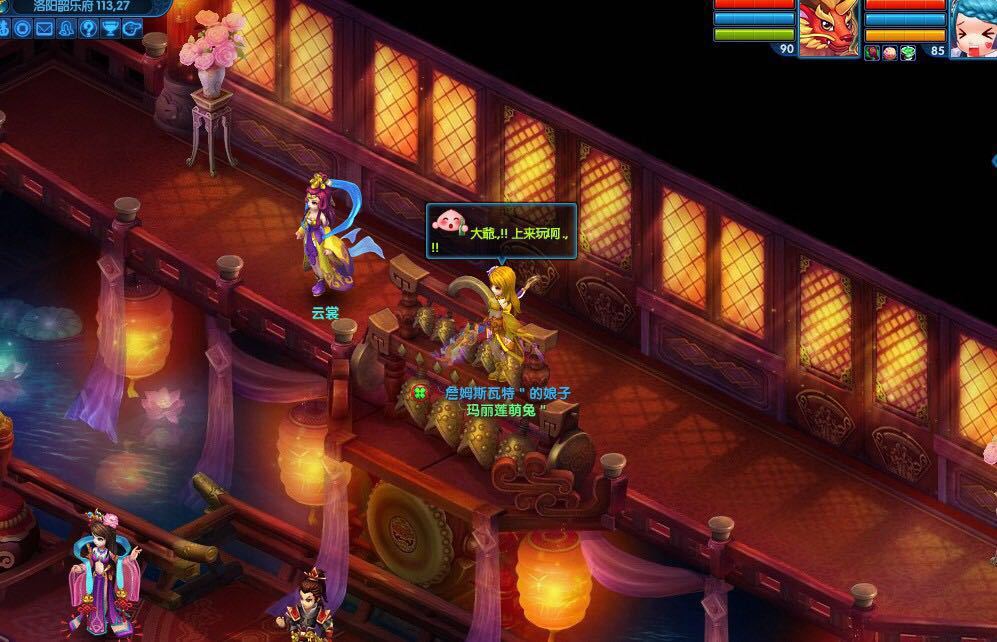
Task: Select the red rose buff icon
Action: click(872, 52)
